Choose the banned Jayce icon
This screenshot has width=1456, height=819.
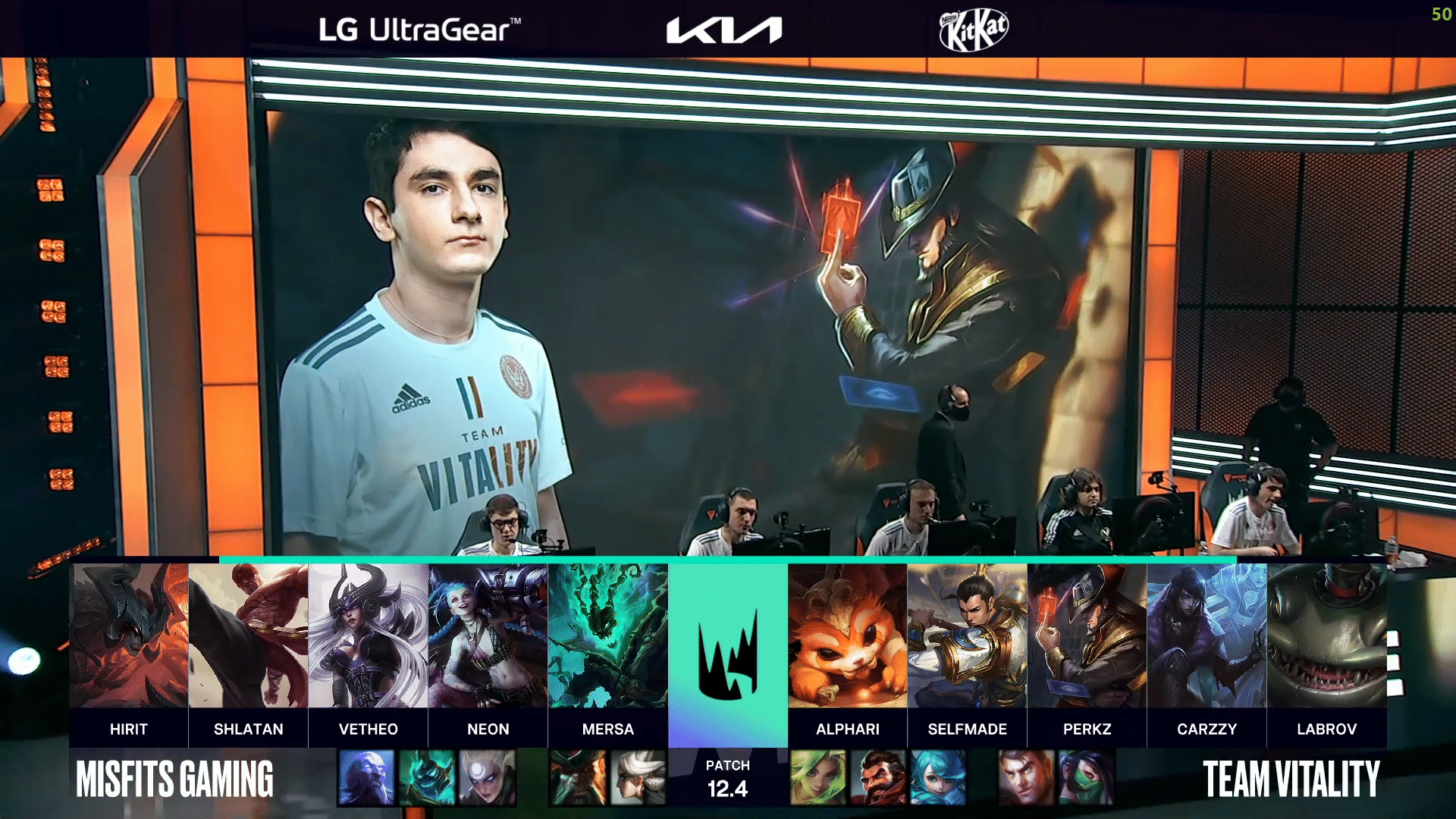[x=1026, y=777]
